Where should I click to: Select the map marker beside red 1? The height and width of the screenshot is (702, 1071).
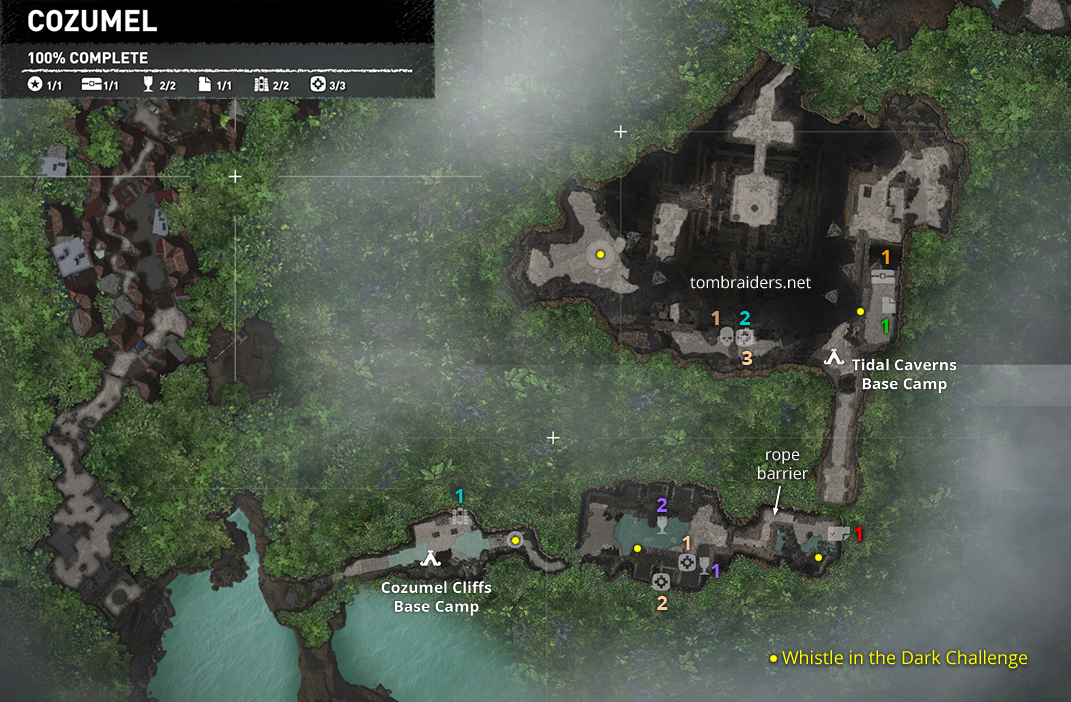click(838, 534)
